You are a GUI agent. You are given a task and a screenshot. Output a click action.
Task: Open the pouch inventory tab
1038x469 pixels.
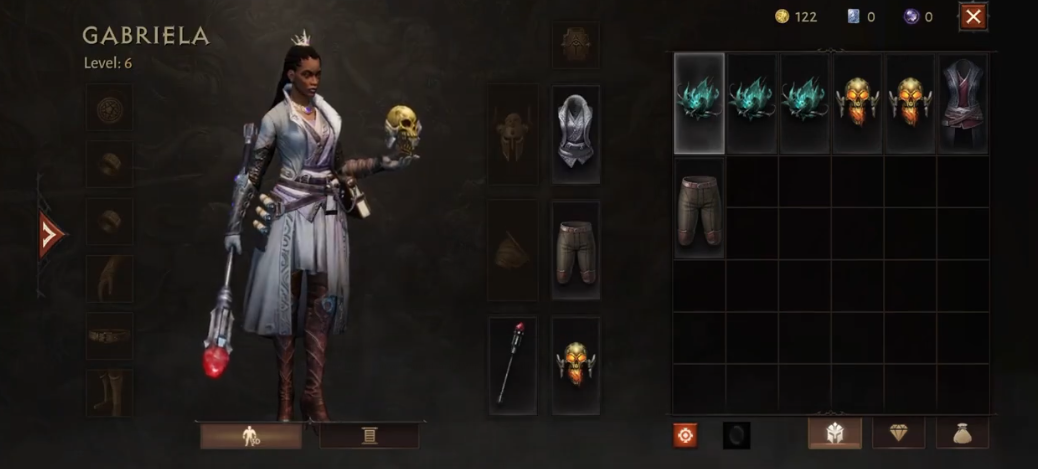962,433
